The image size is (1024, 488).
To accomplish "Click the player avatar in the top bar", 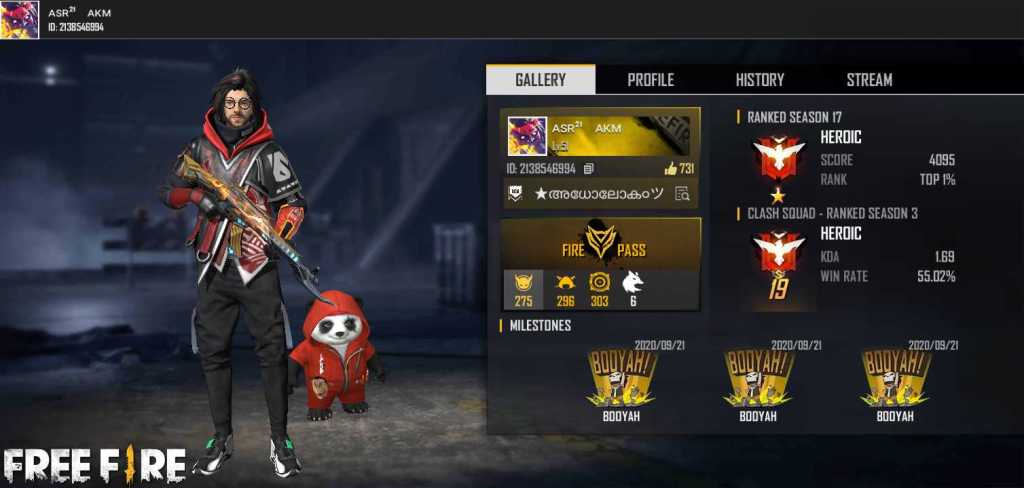I will (19, 20).
